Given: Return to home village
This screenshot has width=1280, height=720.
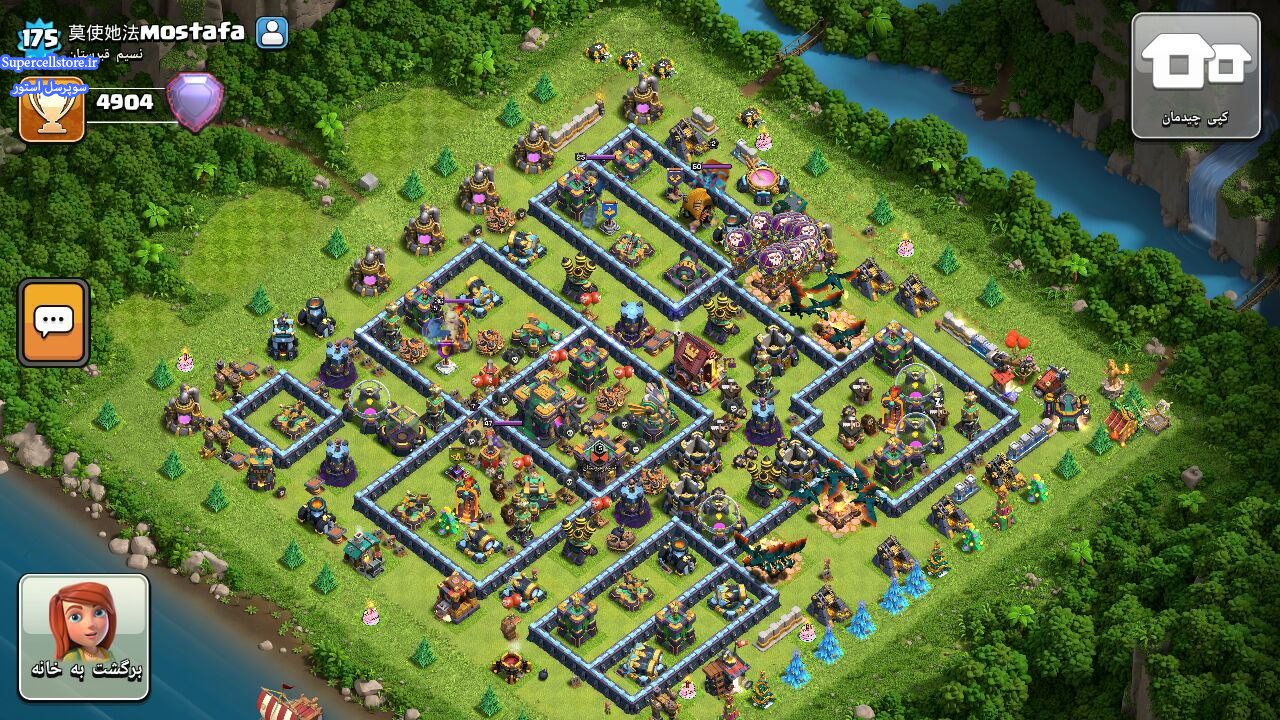Looking at the screenshot, I should (84, 637).
